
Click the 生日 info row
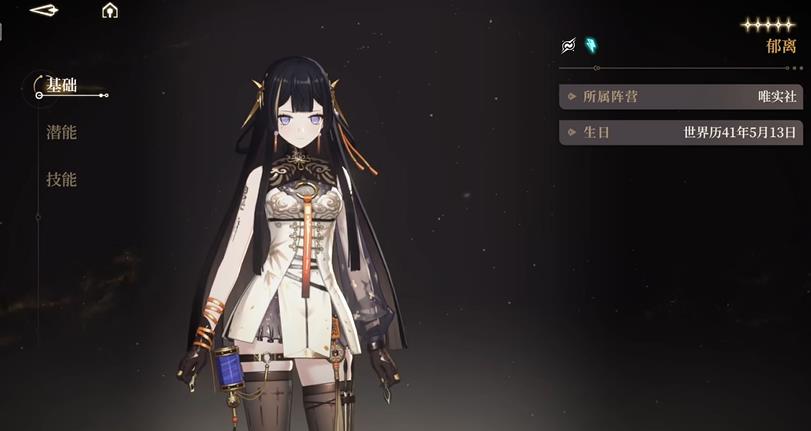click(x=682, y=132)
